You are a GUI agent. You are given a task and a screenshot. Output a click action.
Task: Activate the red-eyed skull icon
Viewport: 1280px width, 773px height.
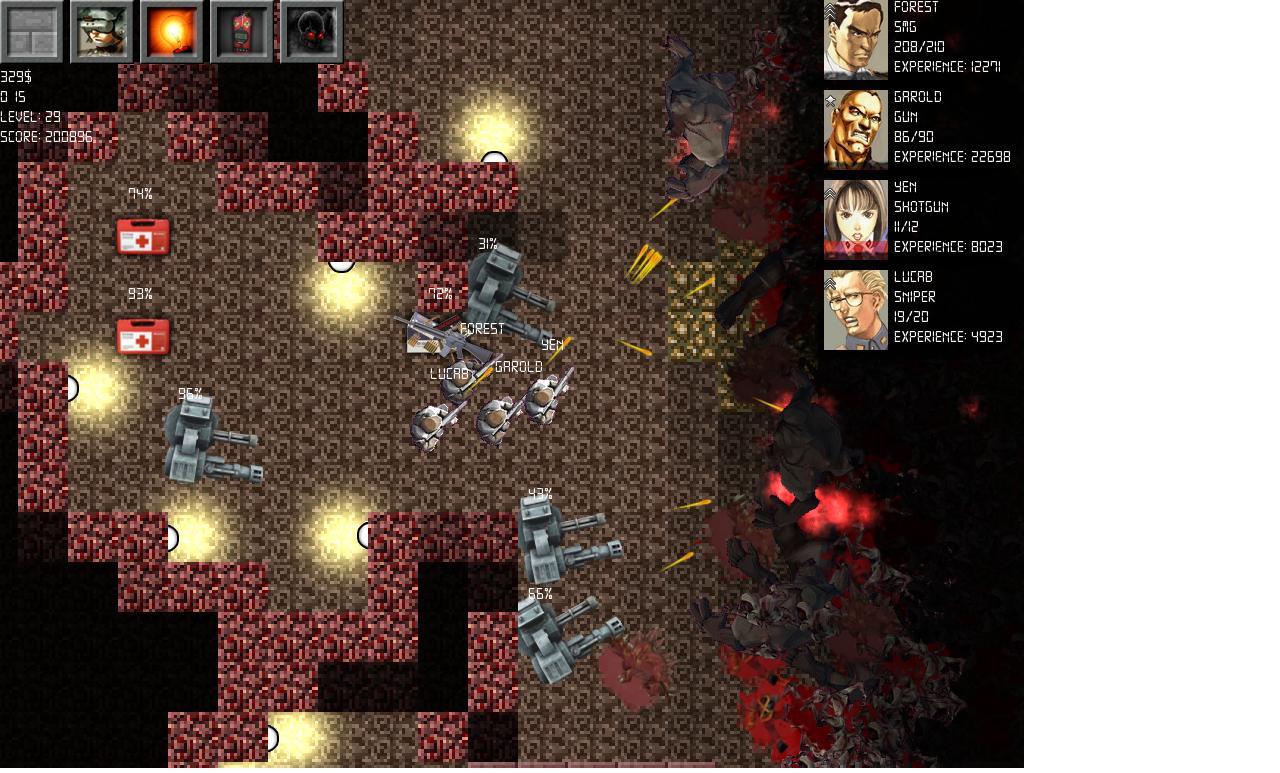[312, 31]
